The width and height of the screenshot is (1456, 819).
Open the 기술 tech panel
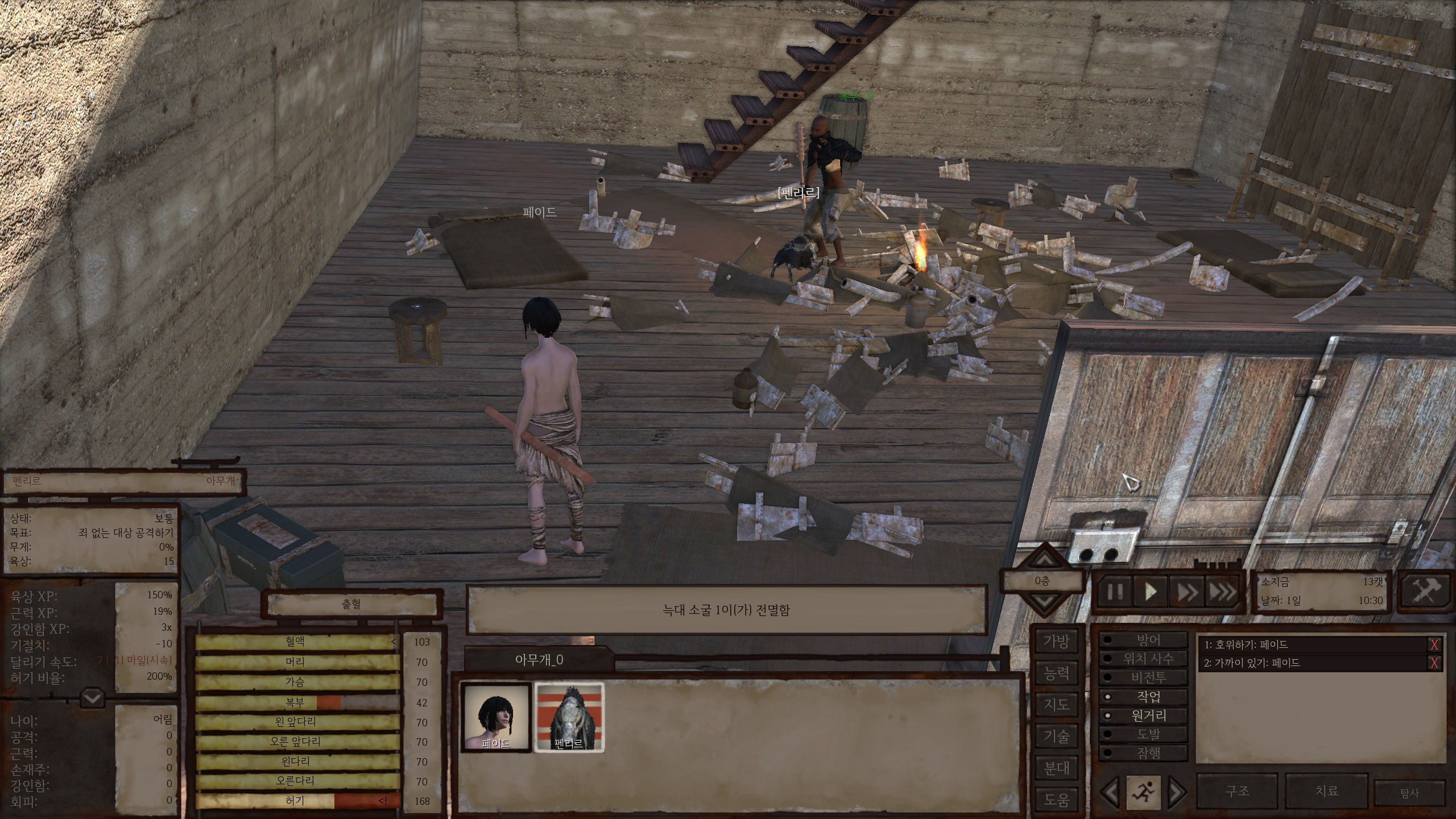click(1056, 737)
